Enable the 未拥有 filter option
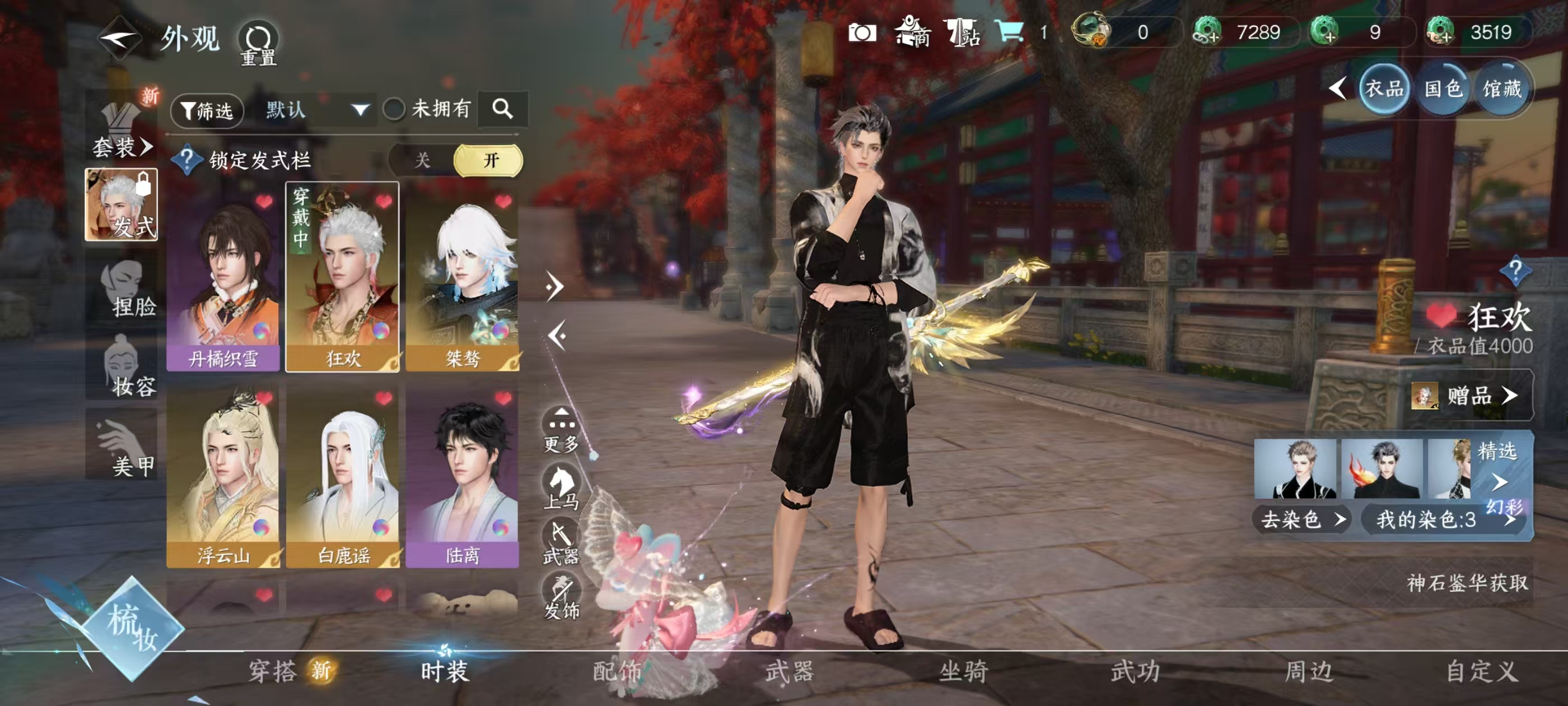 coord(394,110)
